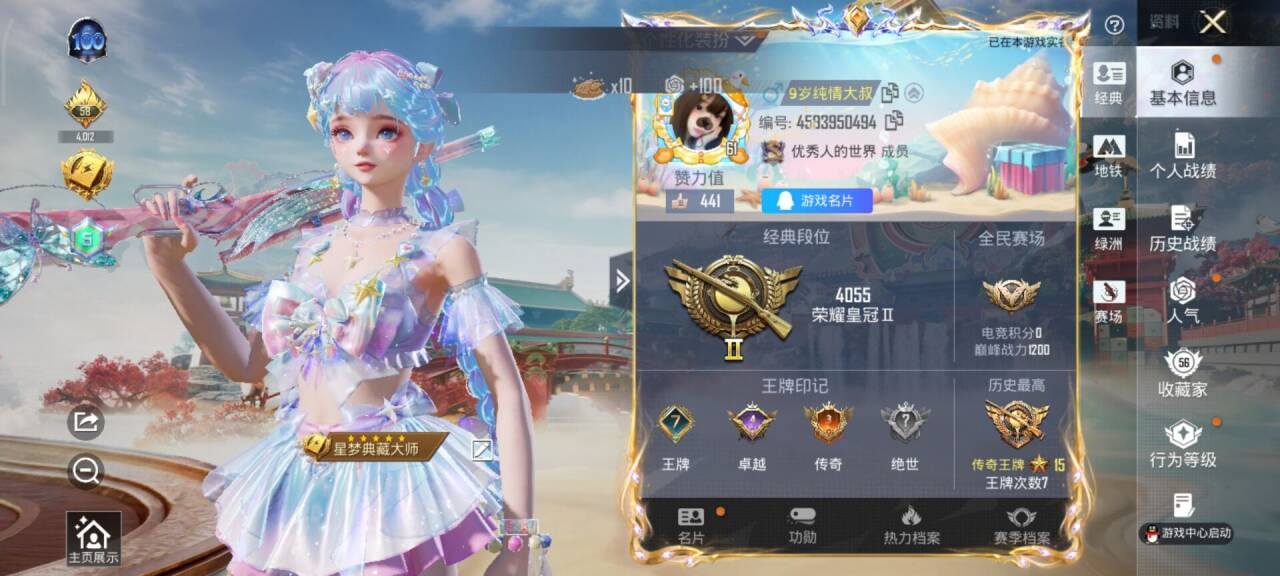1280x576 pixels.
Task: Switch to the 地铁 mode tab
Action: tap(1109, 156)
